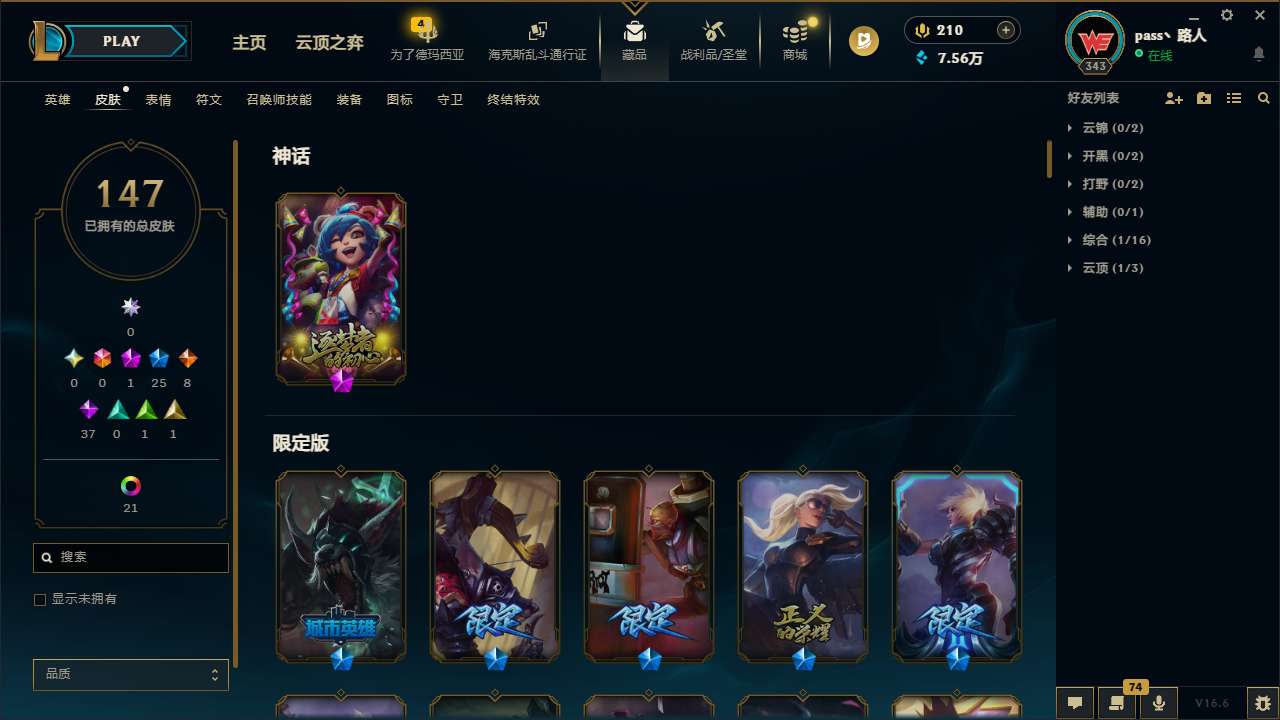Mute the voice chat microphone icon
This screenshot has height=720, width=1280.
[1158, 703]
